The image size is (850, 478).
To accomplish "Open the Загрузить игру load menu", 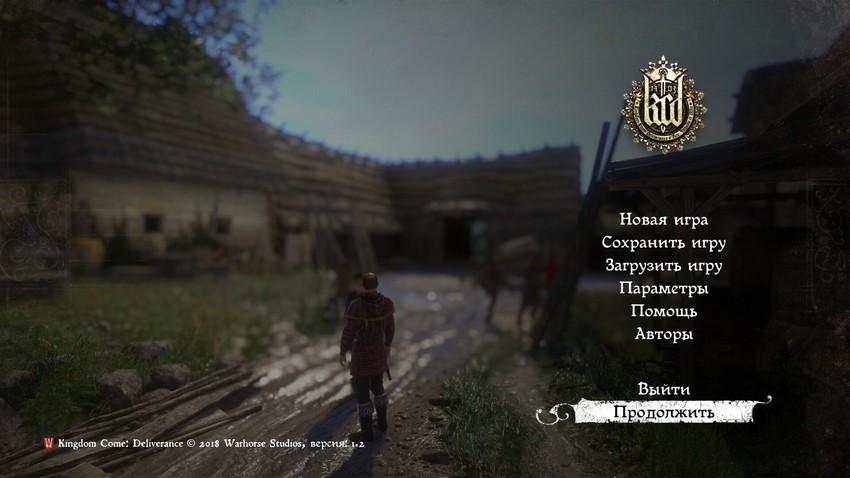I will click(664, 266).
